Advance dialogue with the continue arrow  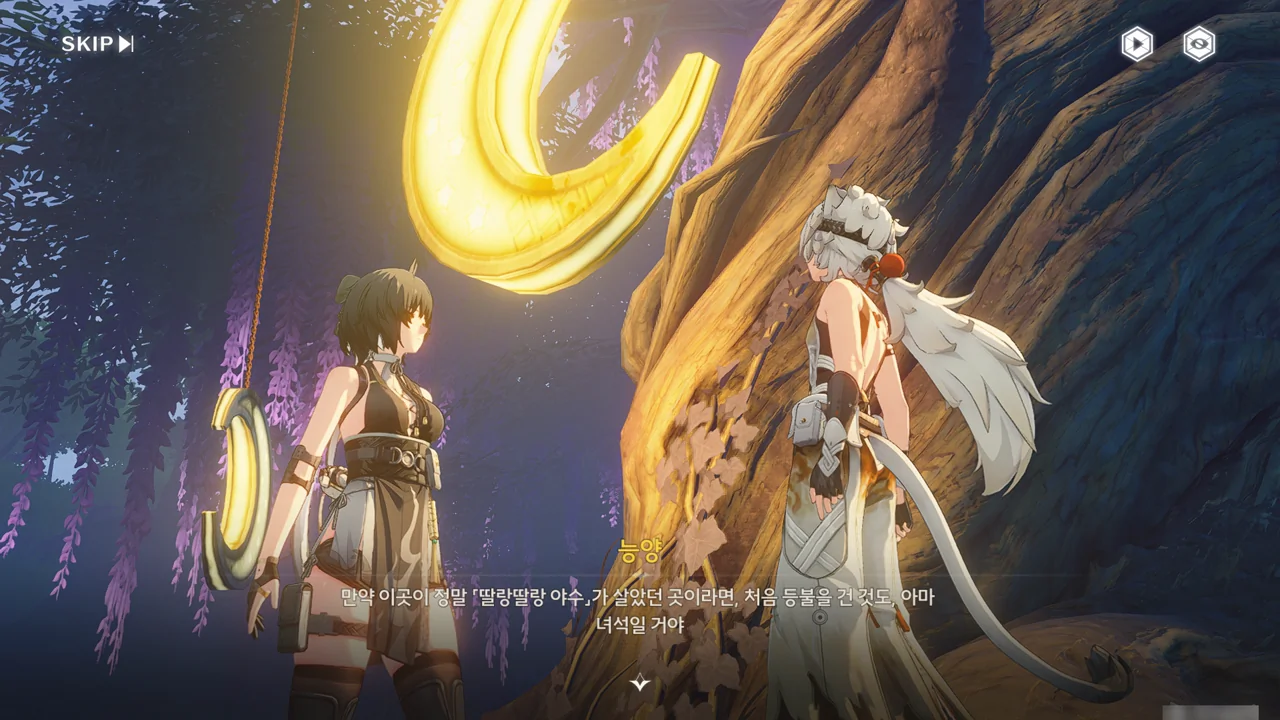pos(640,683)
